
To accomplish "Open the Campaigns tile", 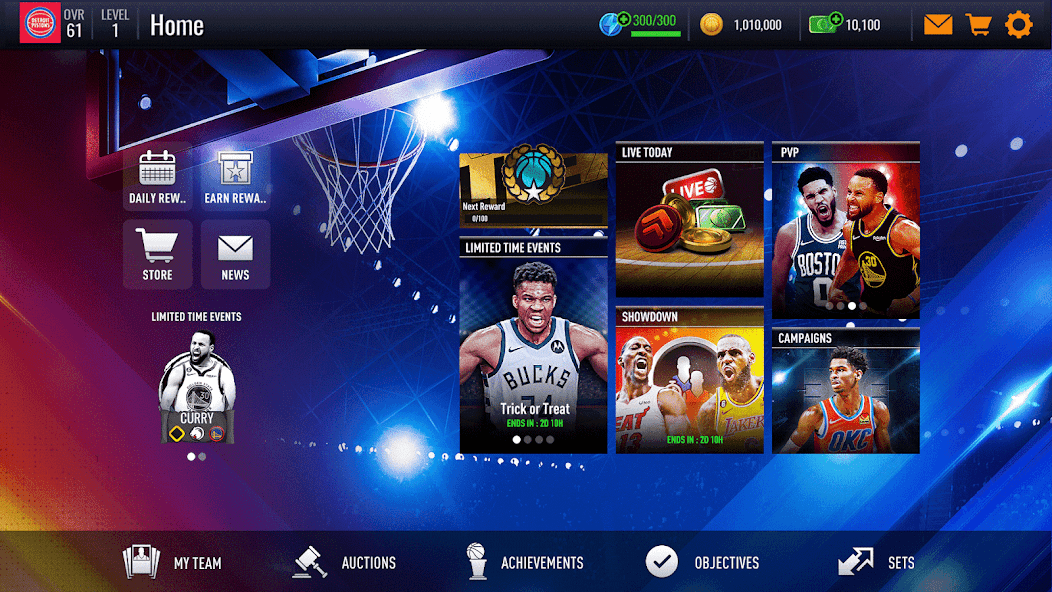I will point(845,390).
